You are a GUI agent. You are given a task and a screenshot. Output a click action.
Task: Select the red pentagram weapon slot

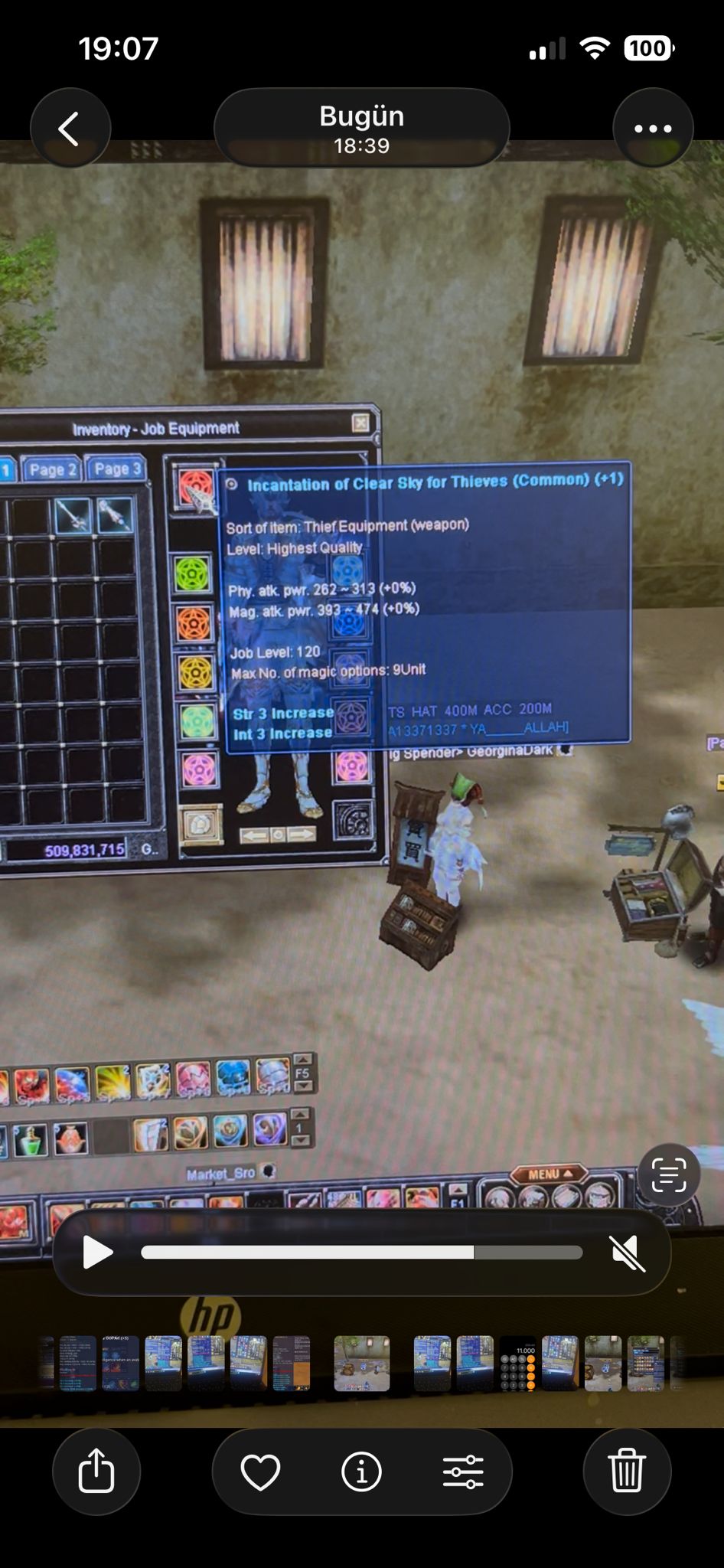(195, 486)
